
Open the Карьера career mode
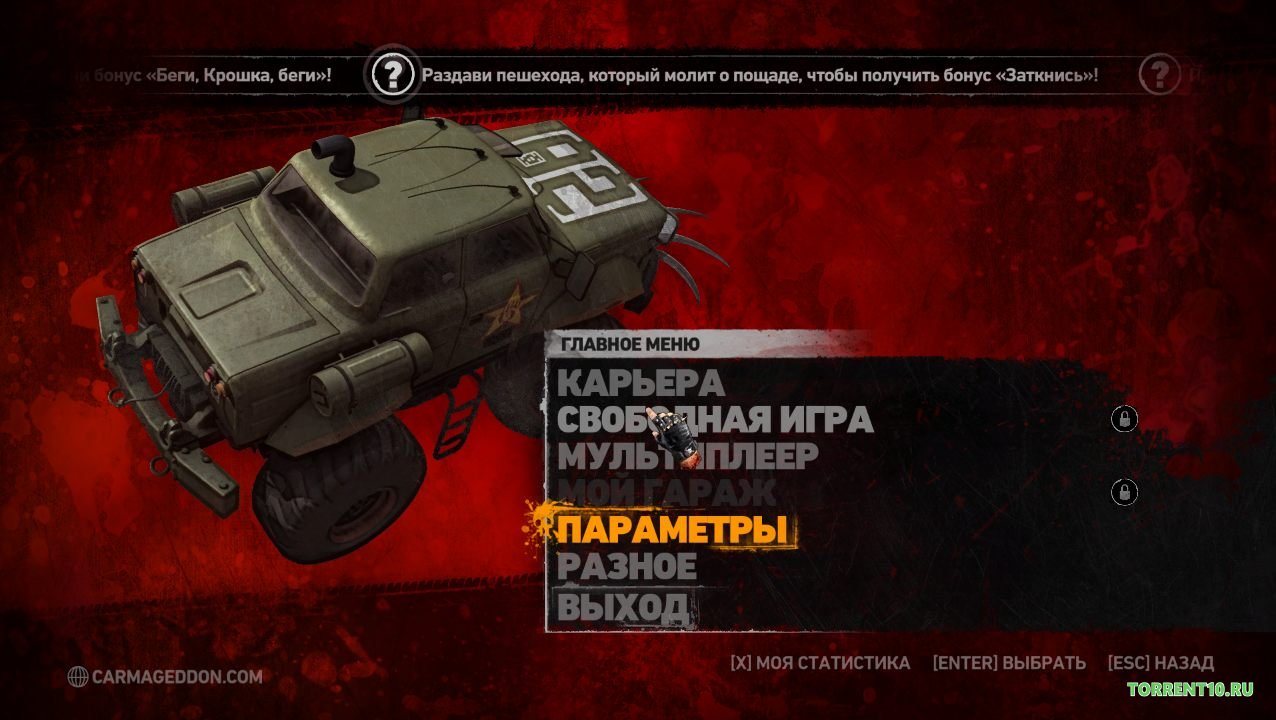click(x=640, y=383)
